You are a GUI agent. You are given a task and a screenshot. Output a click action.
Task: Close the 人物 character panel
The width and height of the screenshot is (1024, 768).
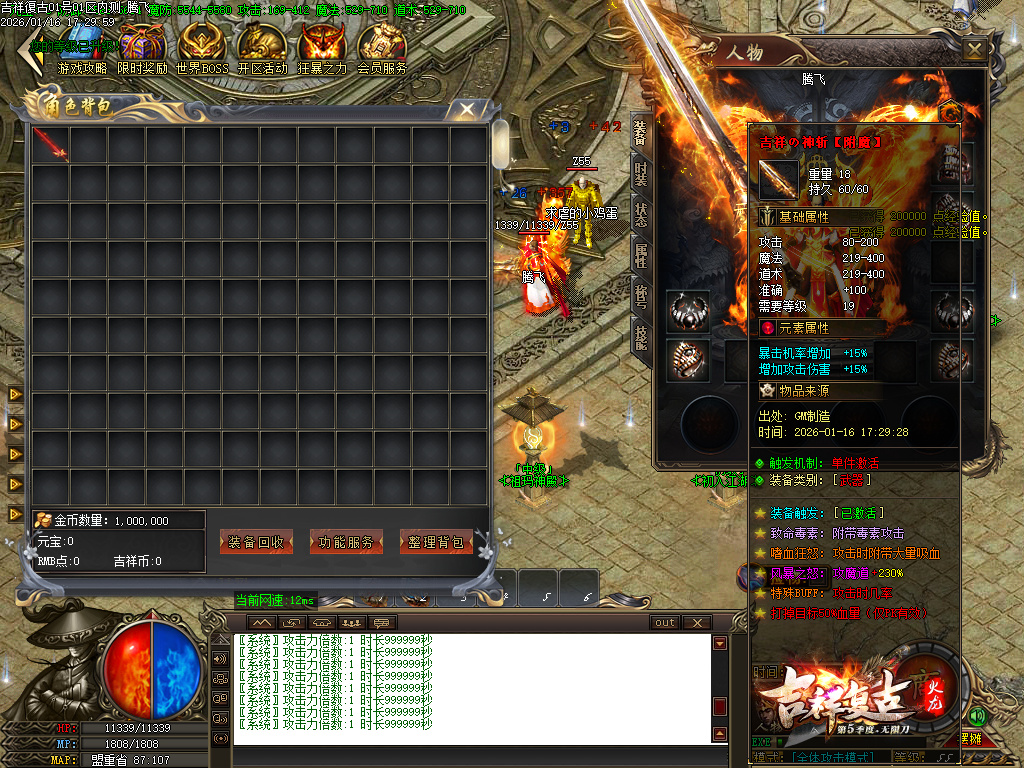coord(974,49)
